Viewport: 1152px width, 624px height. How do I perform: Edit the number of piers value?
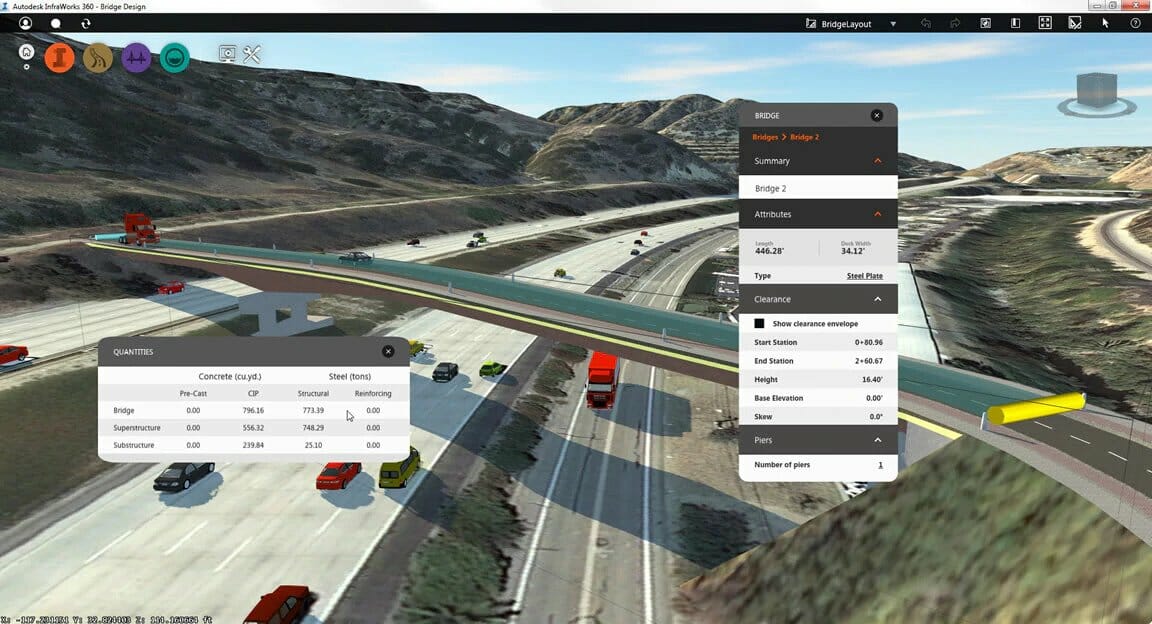coord(880,465)
